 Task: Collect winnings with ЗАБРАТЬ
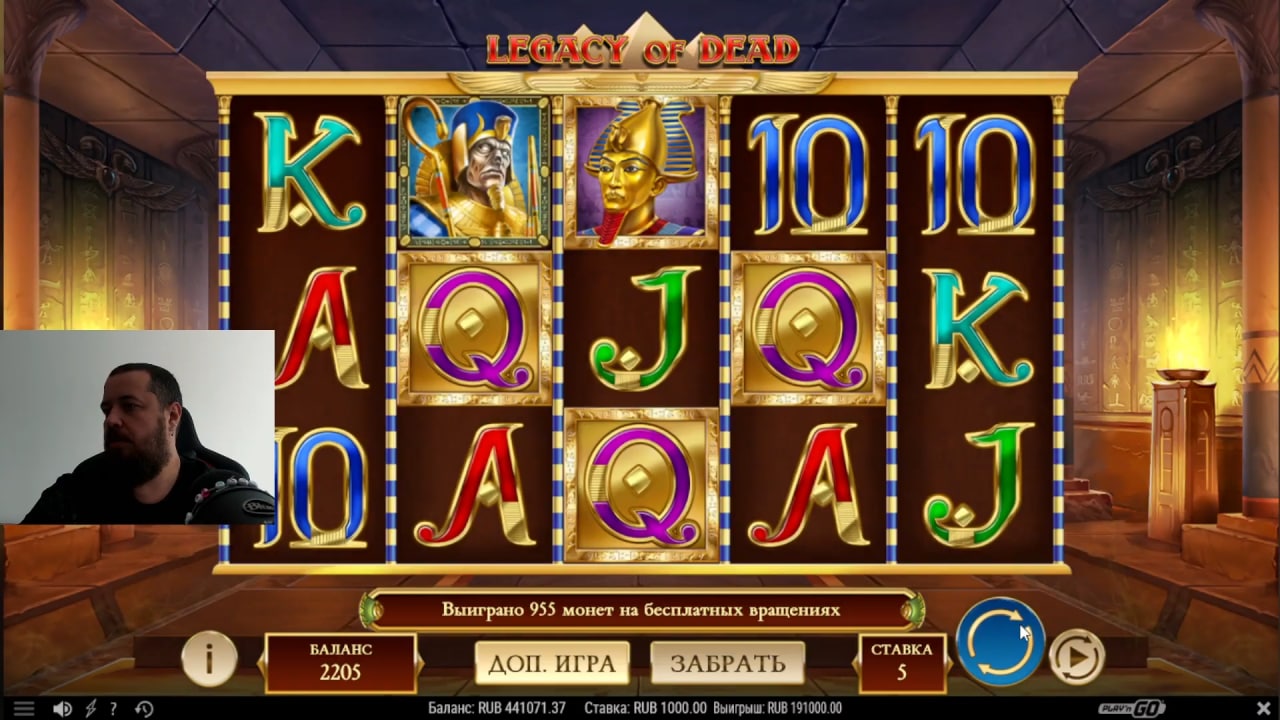727,663
